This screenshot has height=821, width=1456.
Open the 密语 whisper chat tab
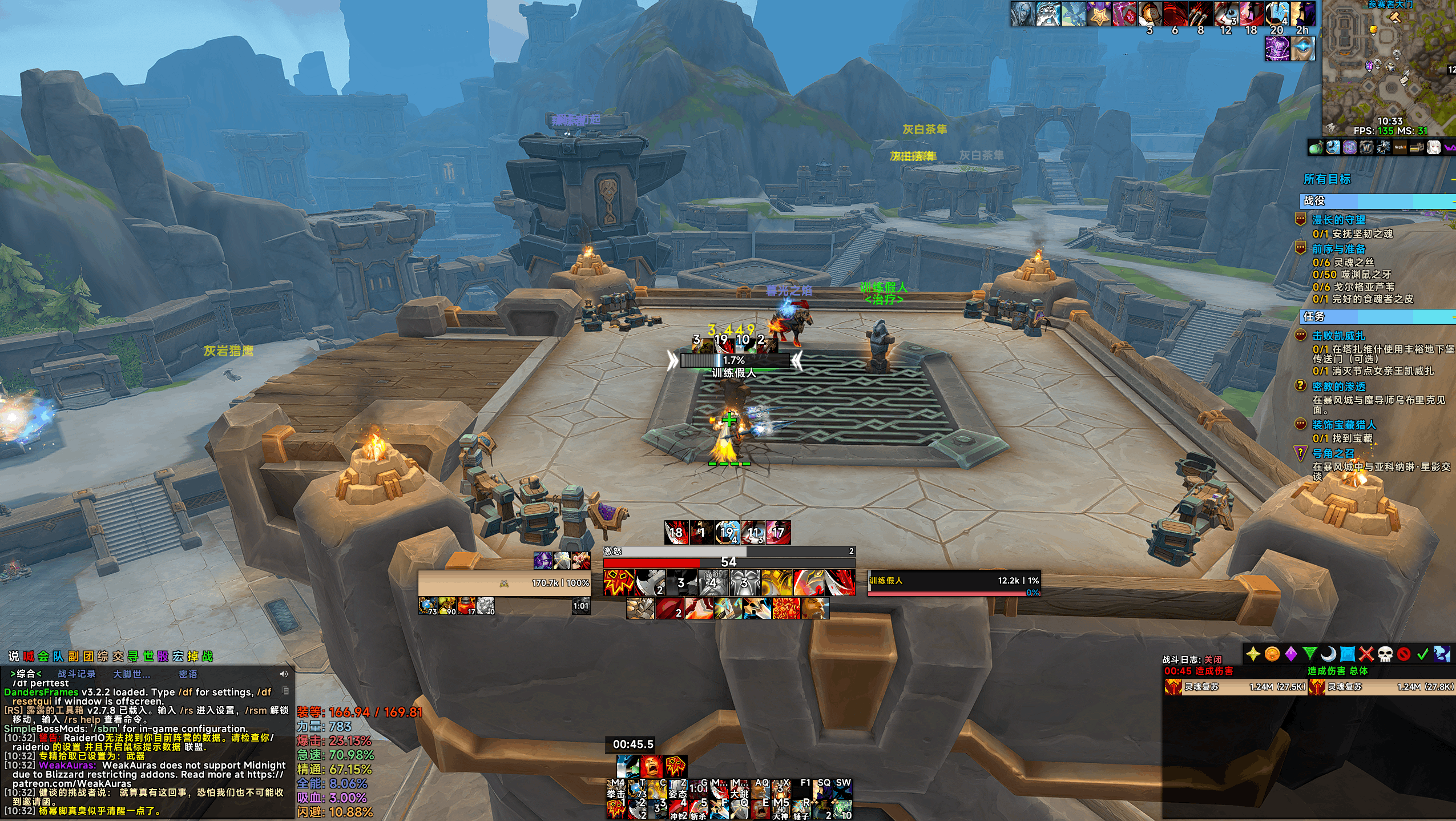[x=188, y=674]
